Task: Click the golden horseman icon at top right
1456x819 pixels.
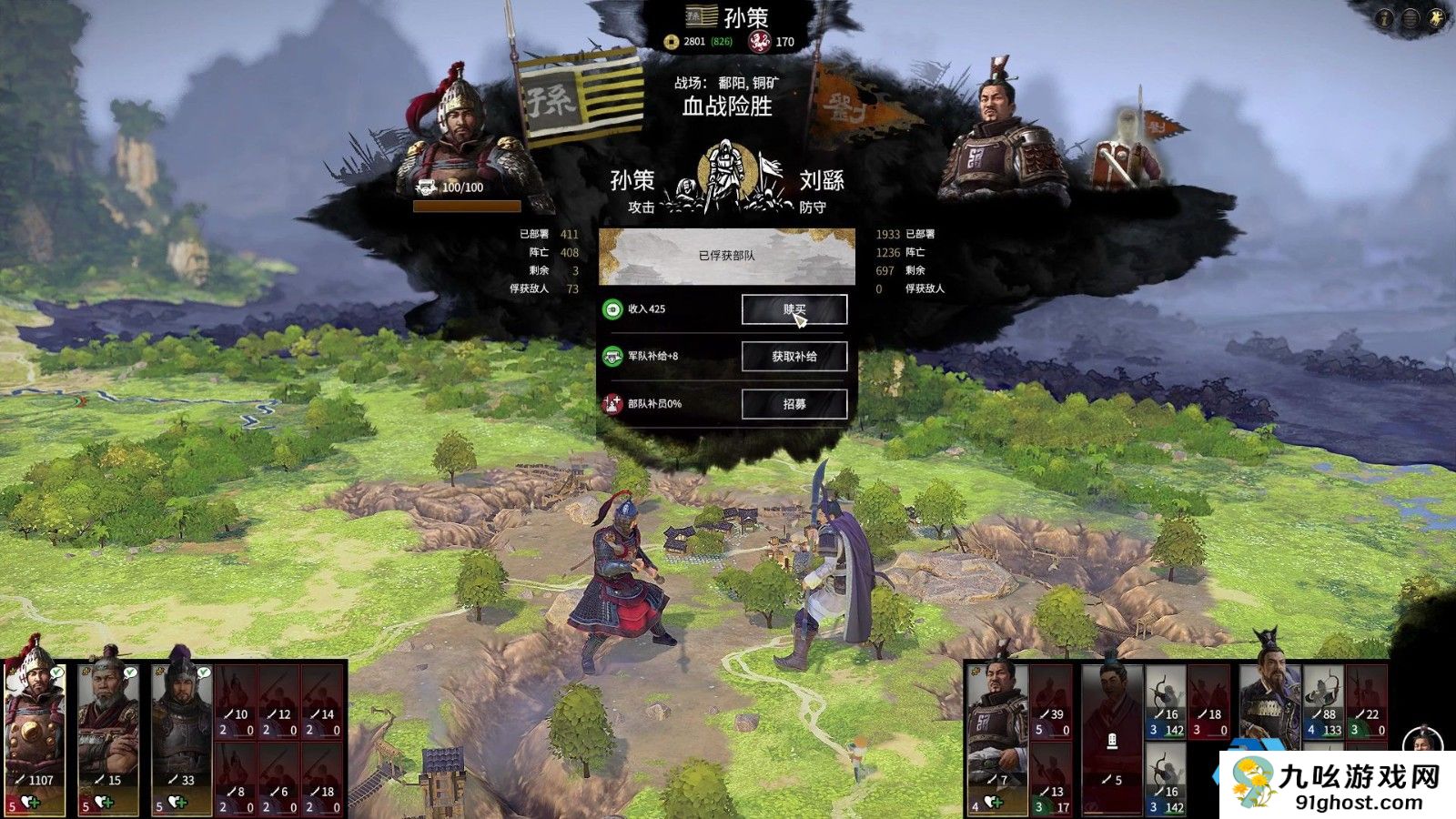Action: (1437, 18)
